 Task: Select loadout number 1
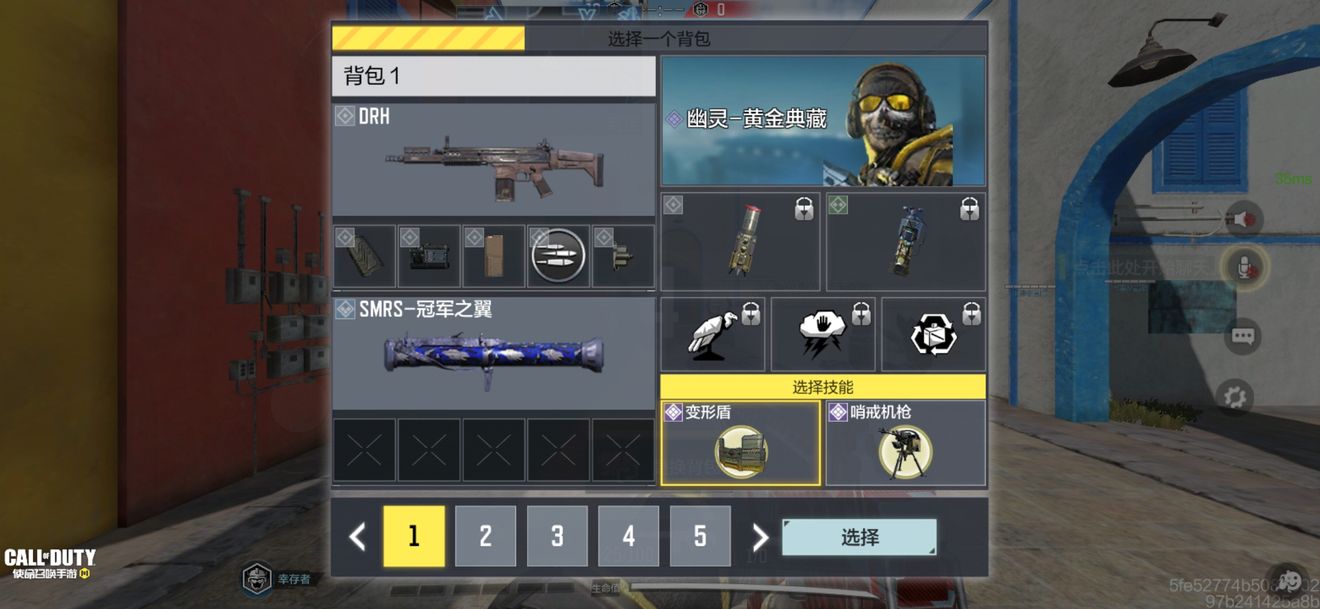click(414, 536)
